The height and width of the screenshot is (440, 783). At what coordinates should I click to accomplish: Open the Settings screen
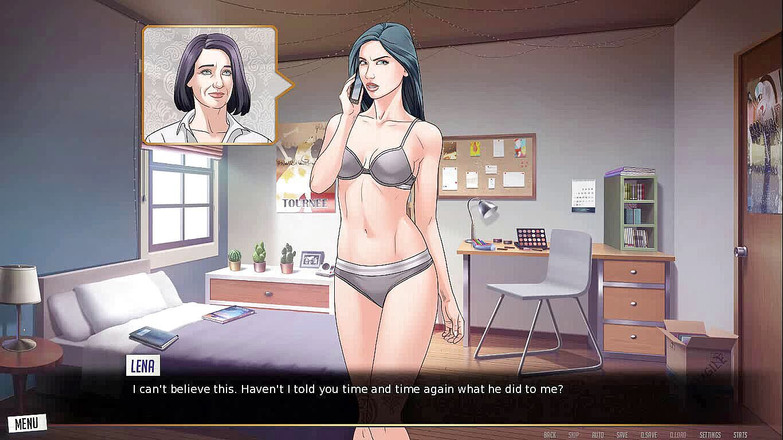(710, 435)
